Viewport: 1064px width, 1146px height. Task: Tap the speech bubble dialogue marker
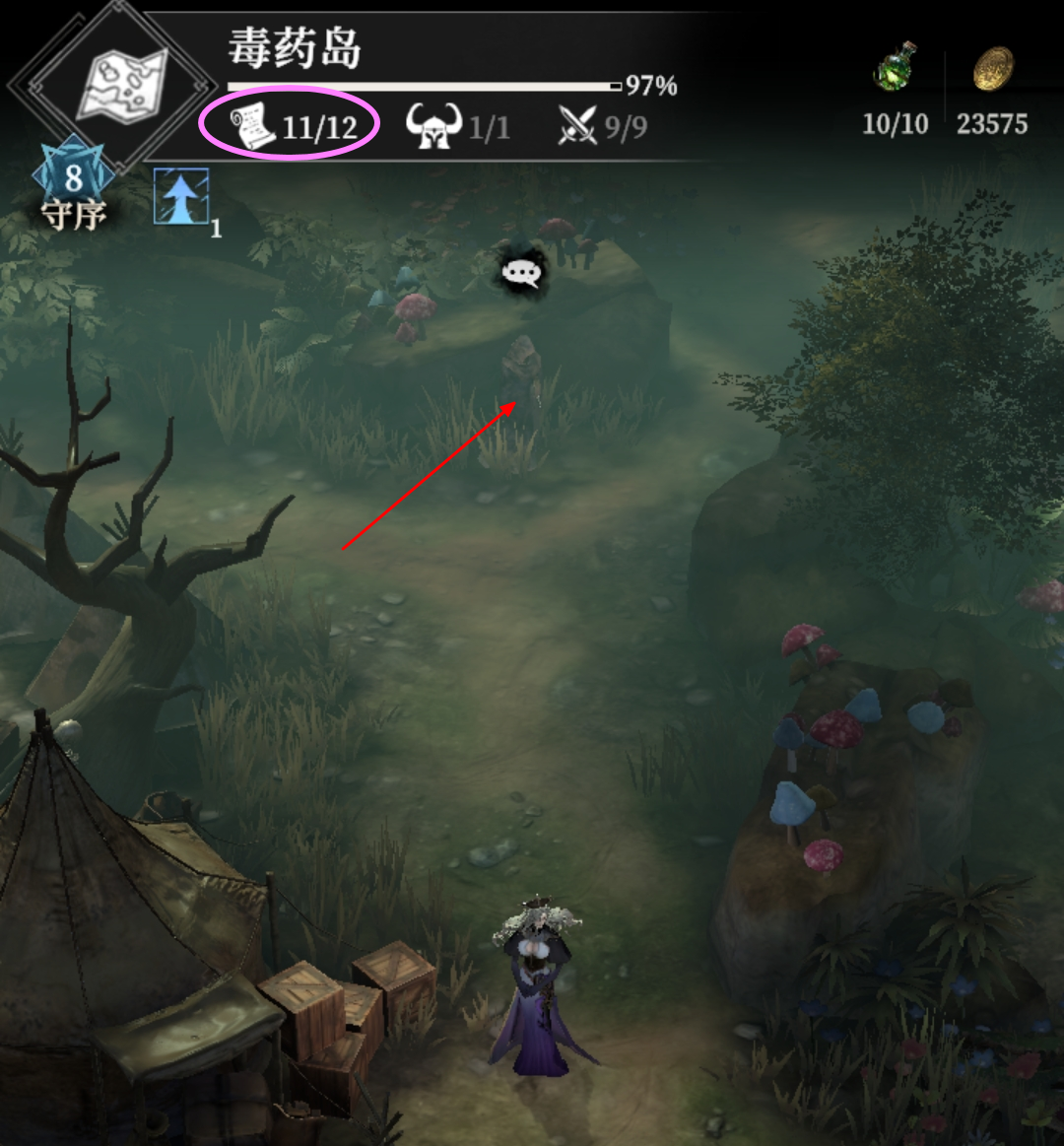(522, 273)
